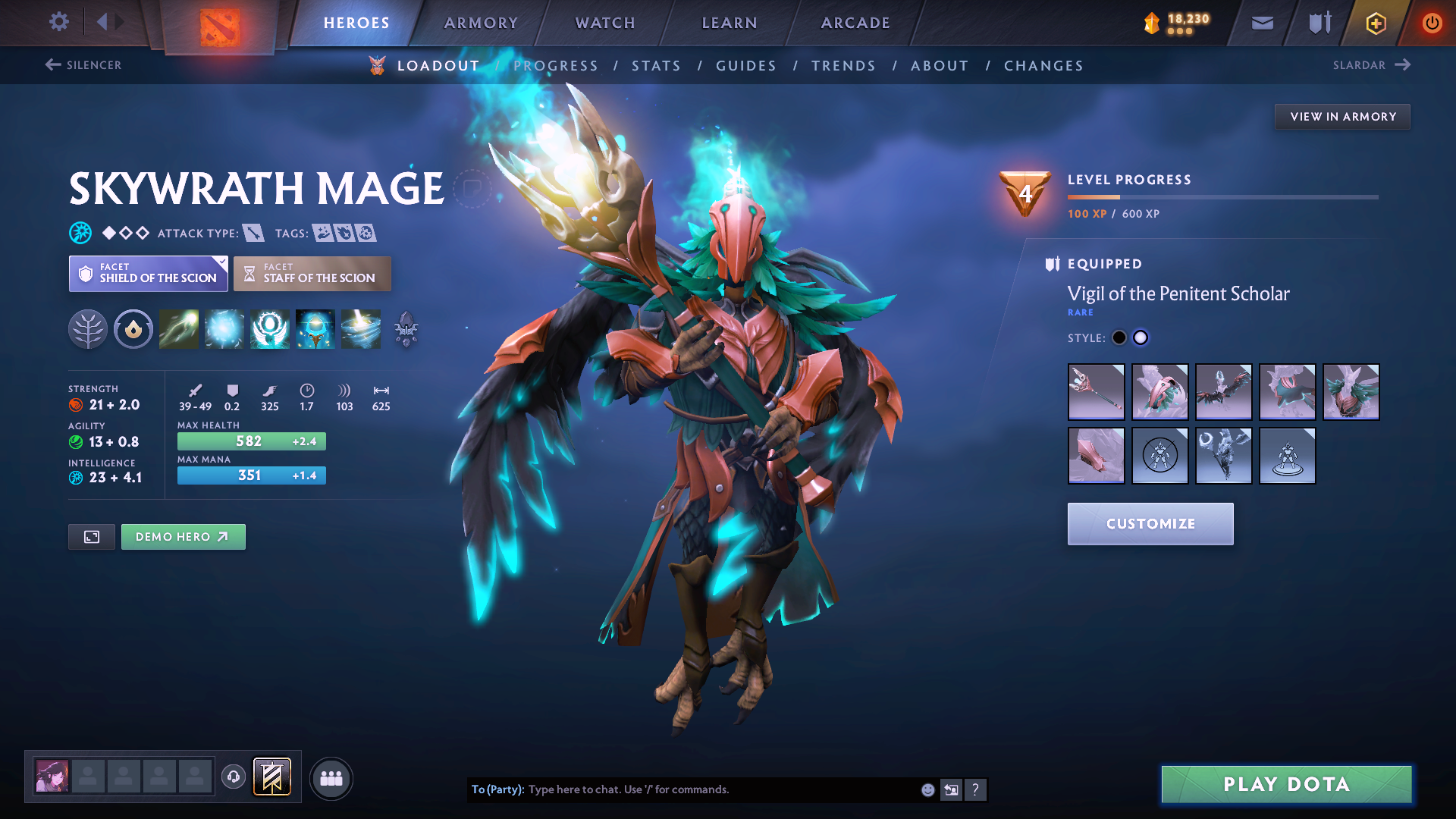Open the talent tree icon
Screen dimensions: 1456x819
coord(88,329)
